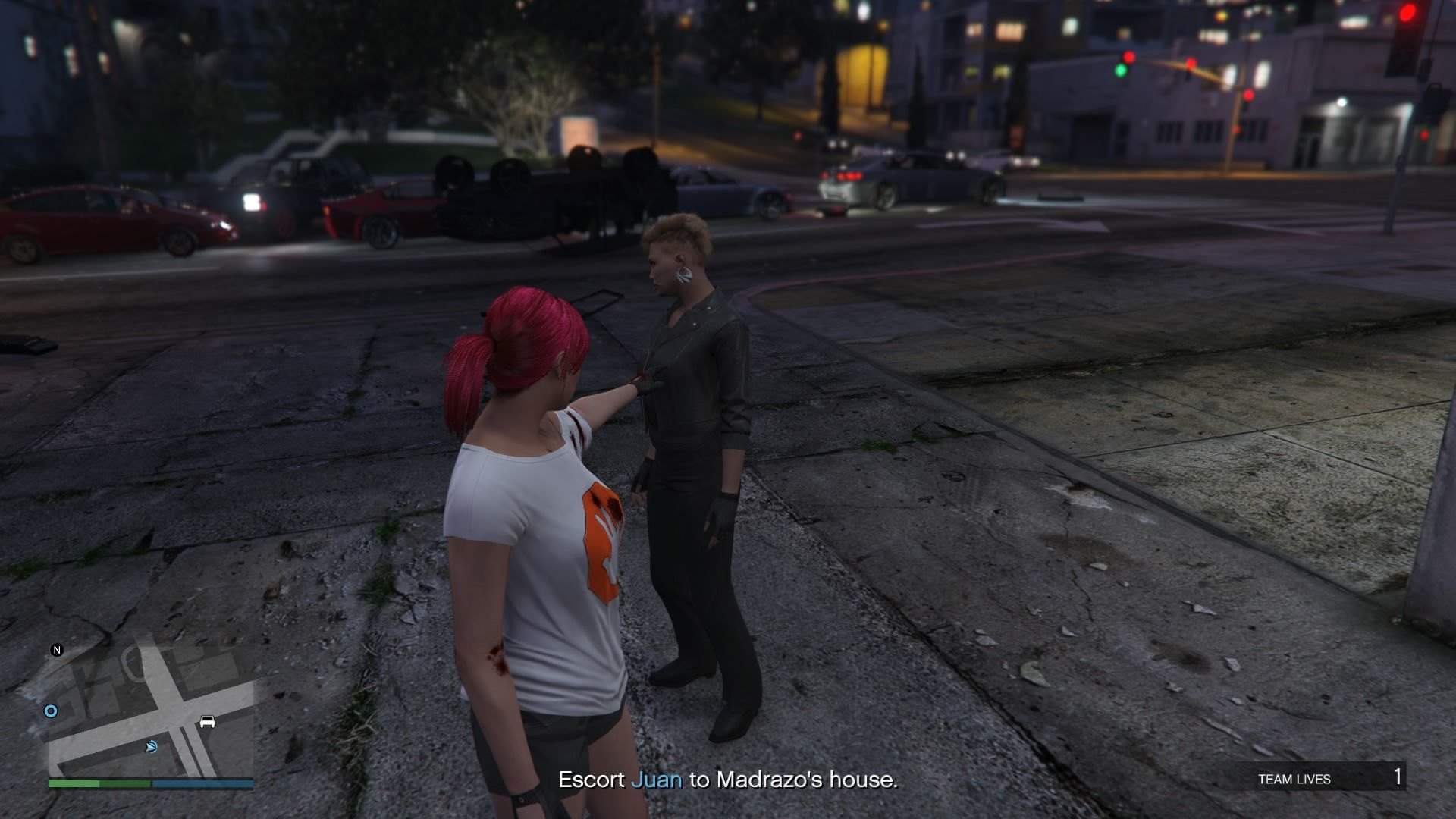Click the green health bar under the minimap
Viewport: 1456px width, 819px height.
click(x=99, y=783)
